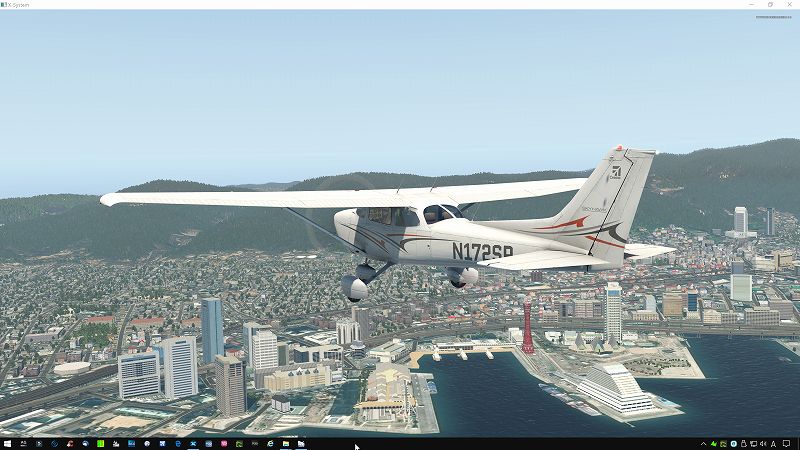The image size is (800, 450).
Task: Minimize the X-System window
Action: [751, 4]
